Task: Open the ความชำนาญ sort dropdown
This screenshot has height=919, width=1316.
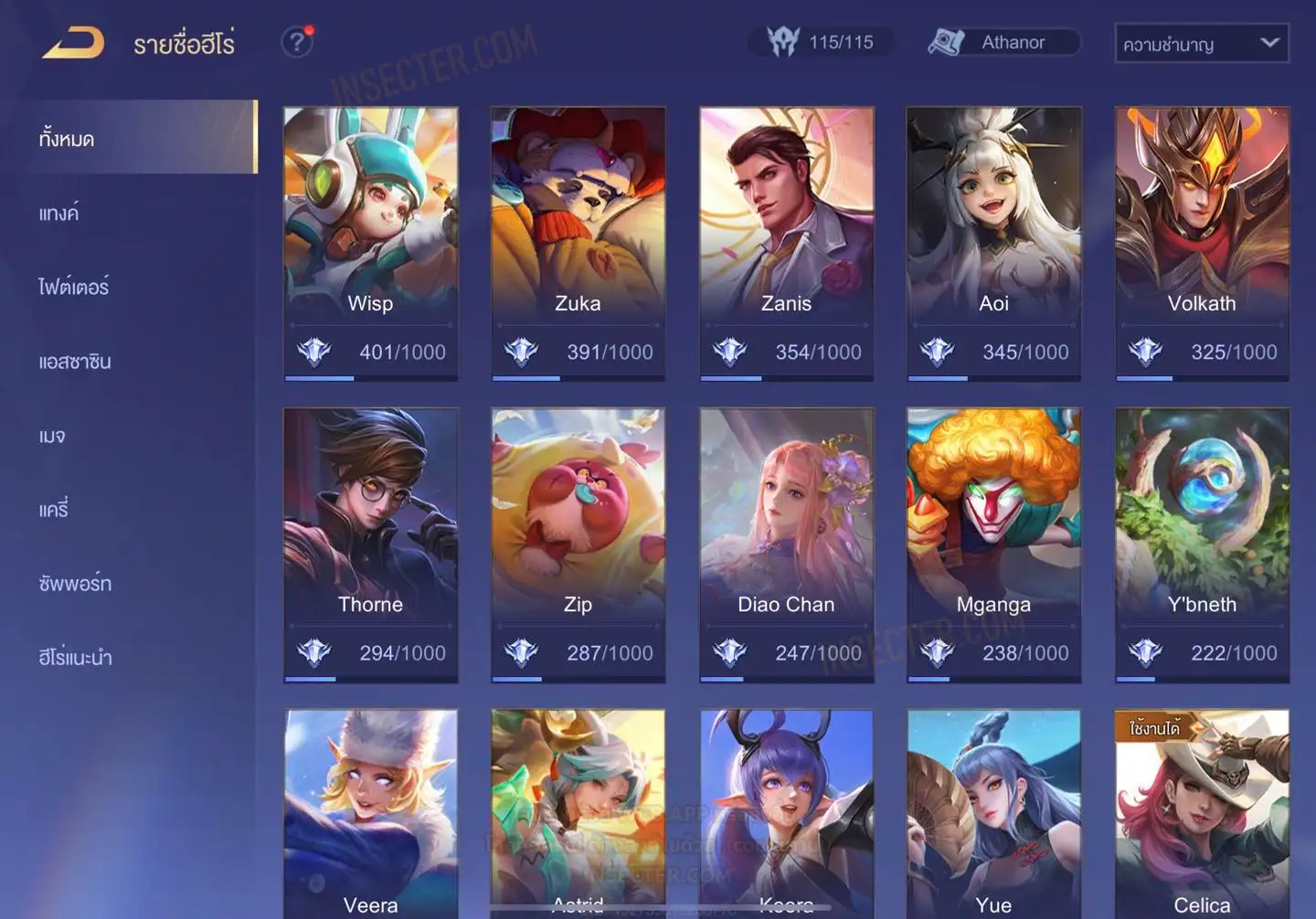Action: pos(1201,43)
